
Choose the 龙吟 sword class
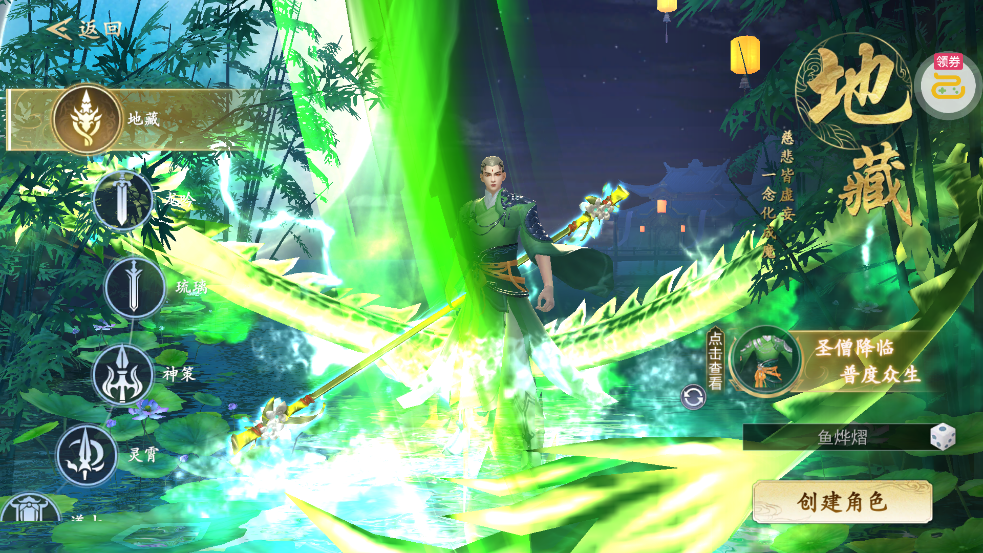point(123,201)
